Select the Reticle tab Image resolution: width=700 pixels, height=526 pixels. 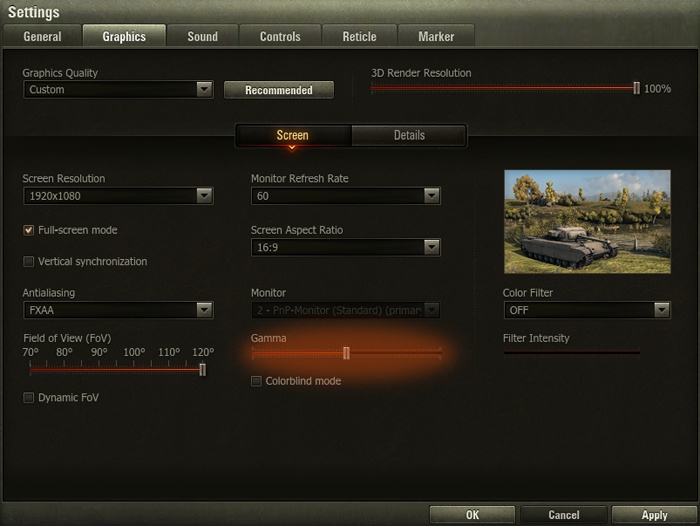point(359,37)
